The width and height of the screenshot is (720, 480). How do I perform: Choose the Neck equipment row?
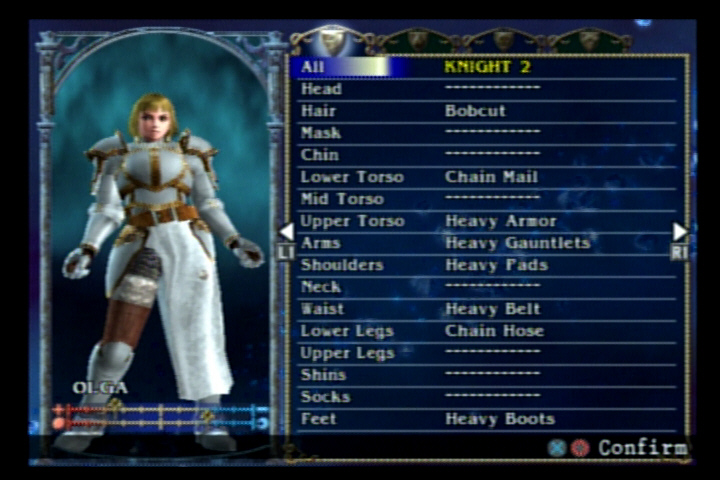(x=488, y=287)
